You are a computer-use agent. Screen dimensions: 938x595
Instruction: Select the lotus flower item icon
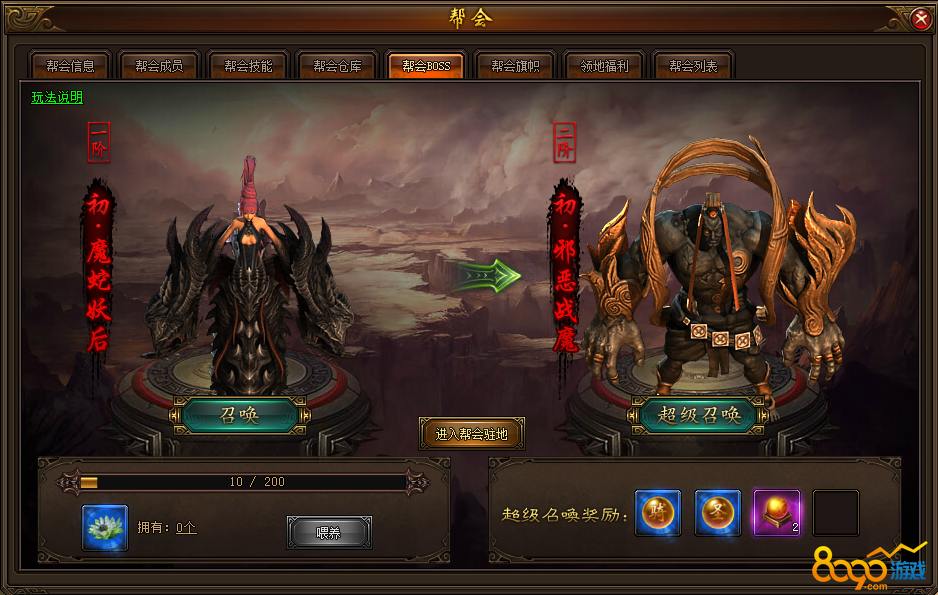tap(105, 528)
